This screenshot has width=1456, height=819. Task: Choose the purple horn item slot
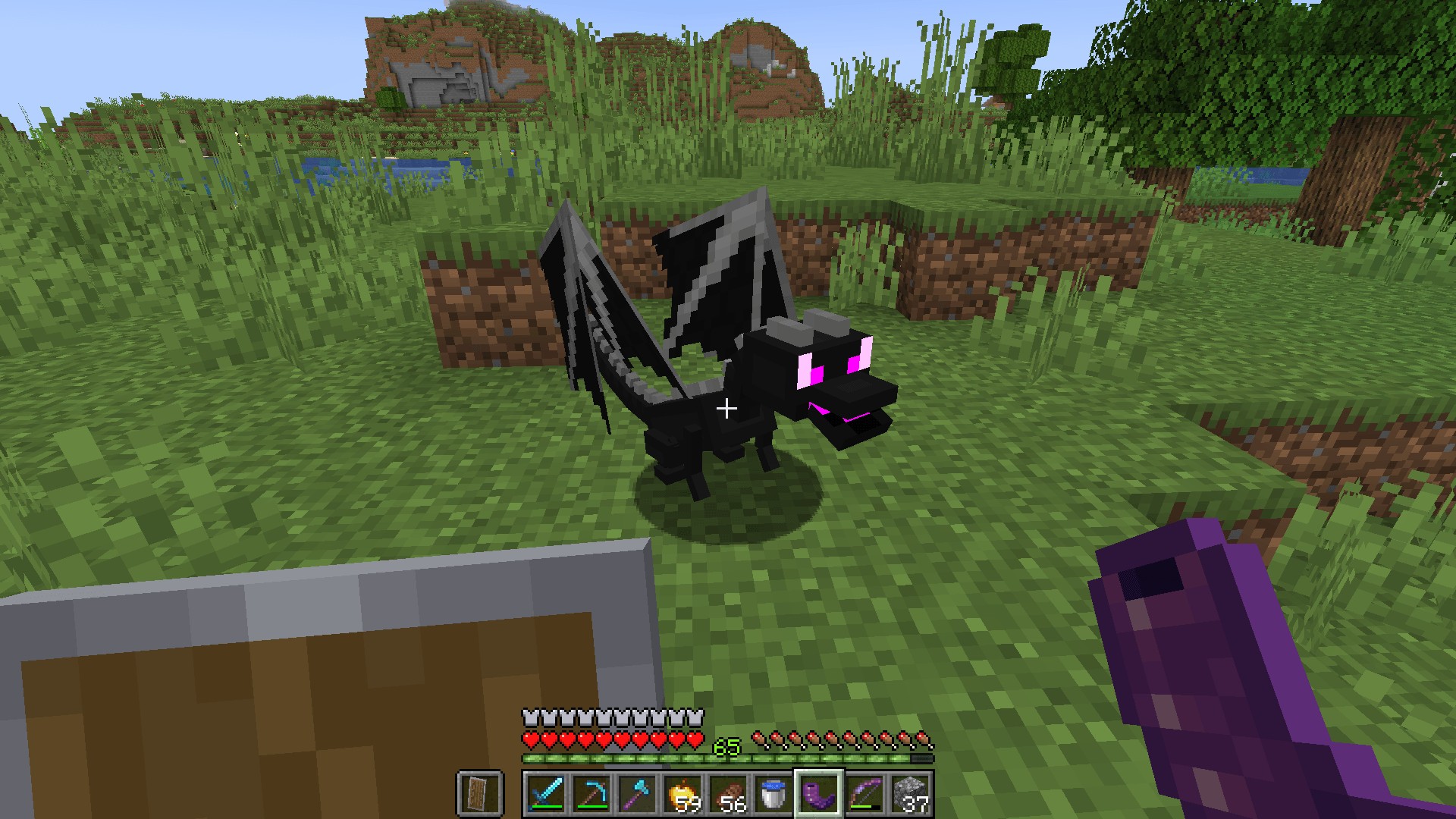point(818,794)
